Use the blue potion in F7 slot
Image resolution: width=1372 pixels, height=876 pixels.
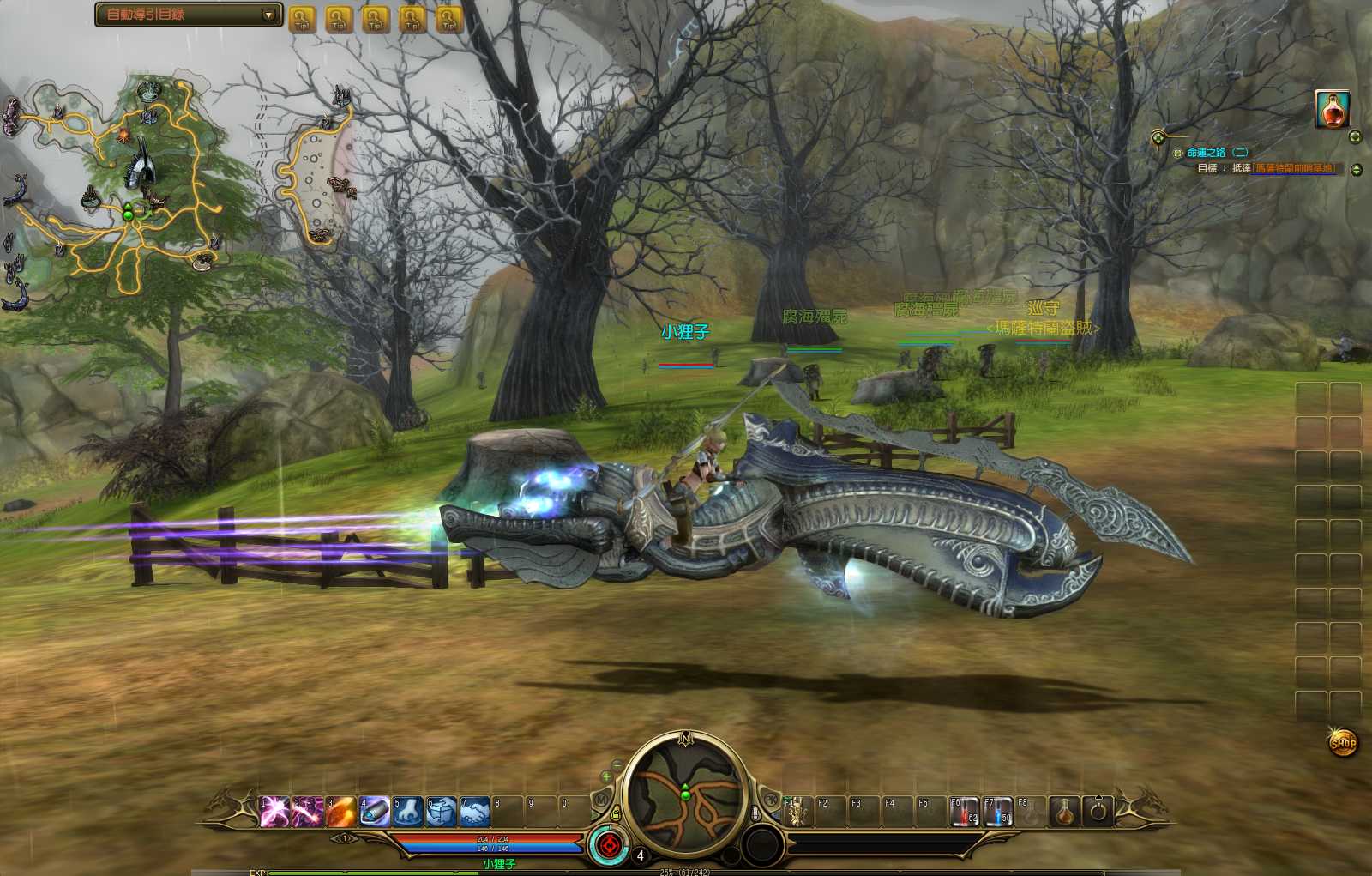click(x=997, y=811)
